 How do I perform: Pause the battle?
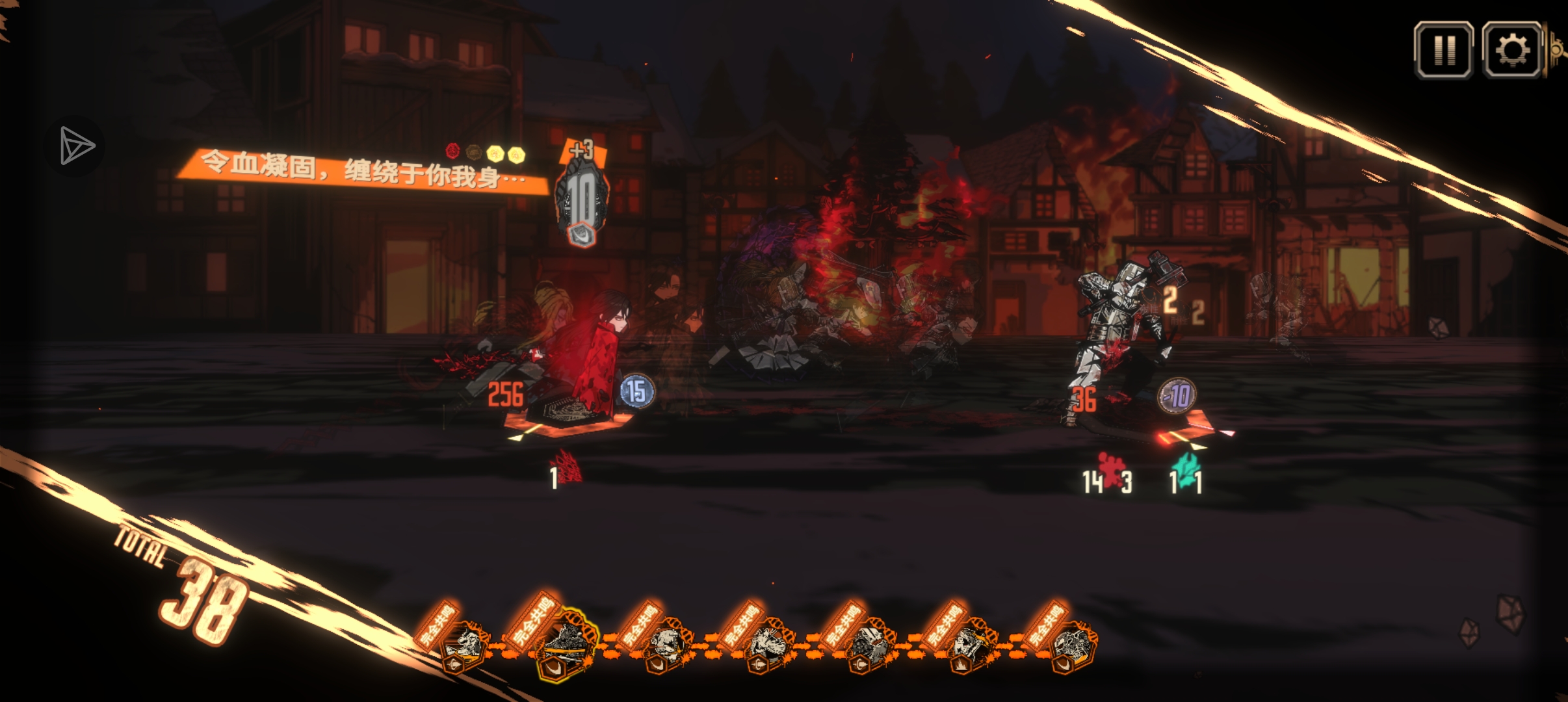[x=1444, y=50]
